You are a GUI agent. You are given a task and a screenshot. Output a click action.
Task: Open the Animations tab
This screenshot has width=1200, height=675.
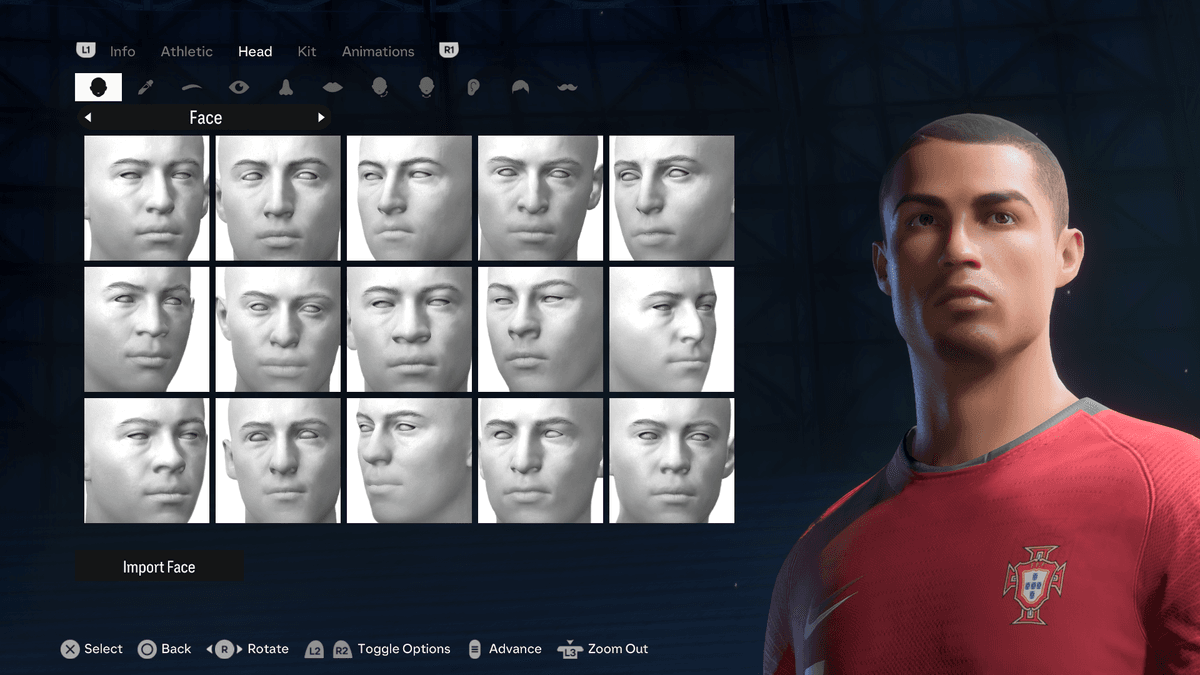pos(378,51)
